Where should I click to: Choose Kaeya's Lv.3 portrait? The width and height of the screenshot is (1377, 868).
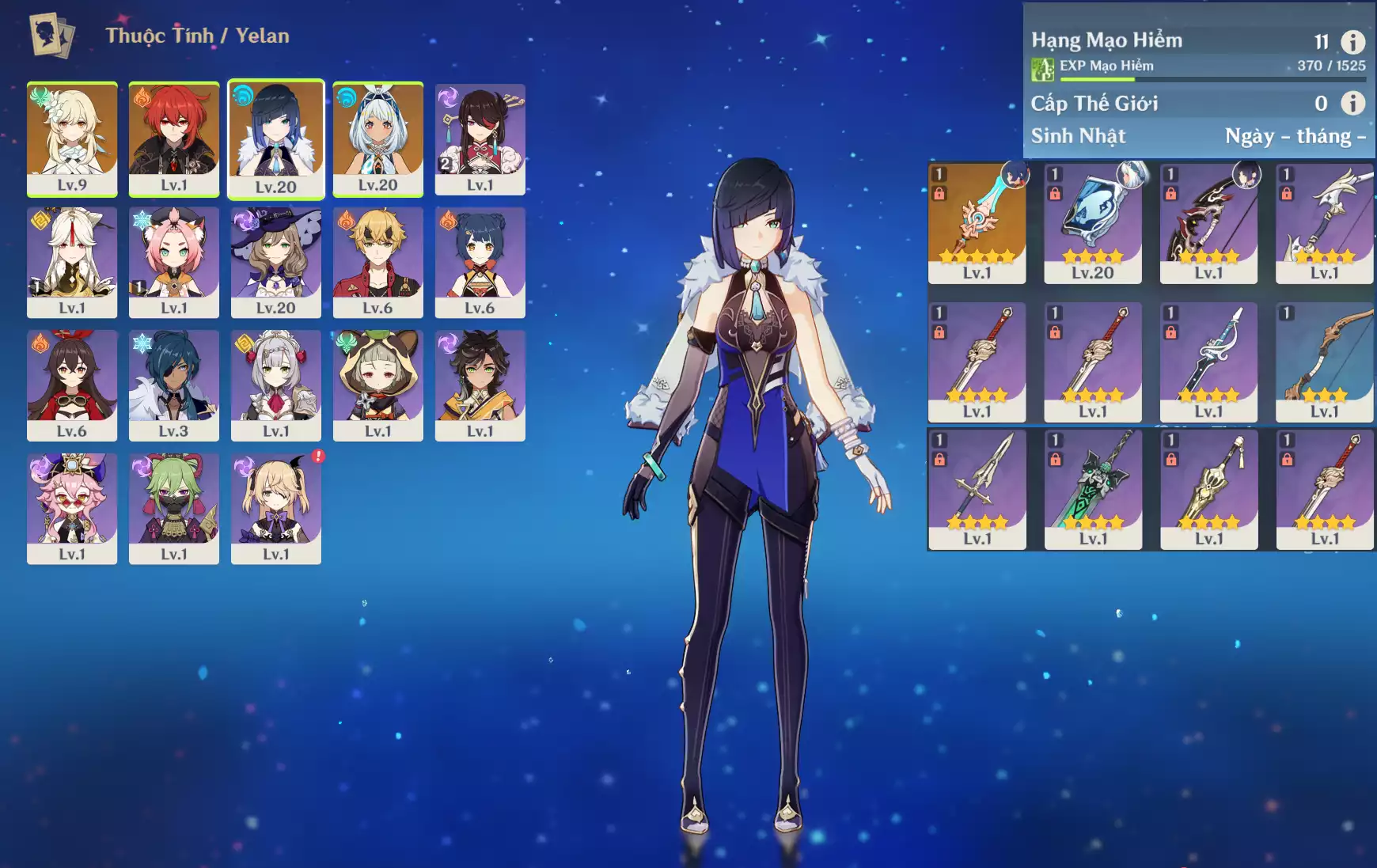(x=174, y=385)
